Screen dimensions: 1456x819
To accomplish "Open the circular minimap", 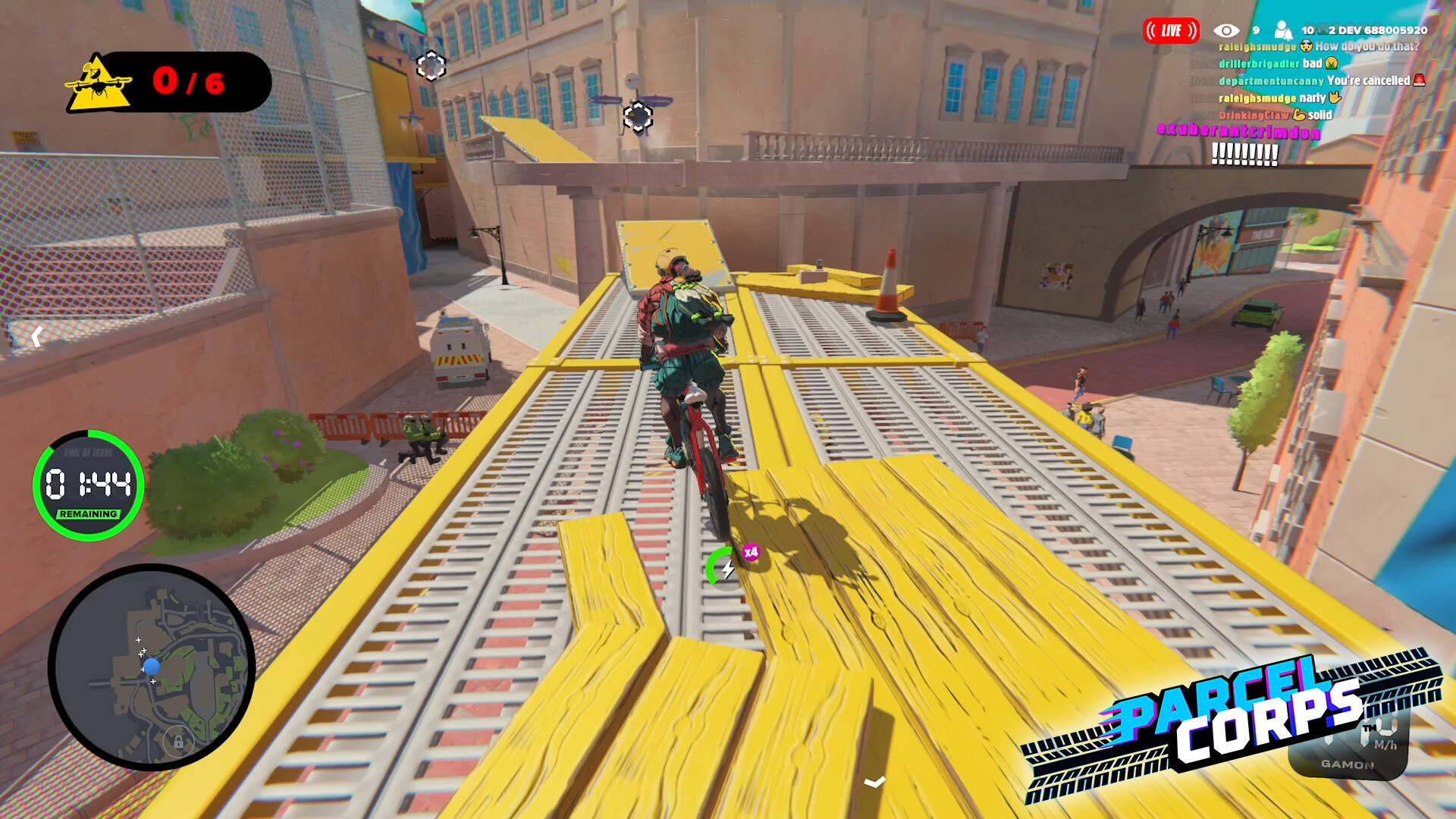I will 152,667.
